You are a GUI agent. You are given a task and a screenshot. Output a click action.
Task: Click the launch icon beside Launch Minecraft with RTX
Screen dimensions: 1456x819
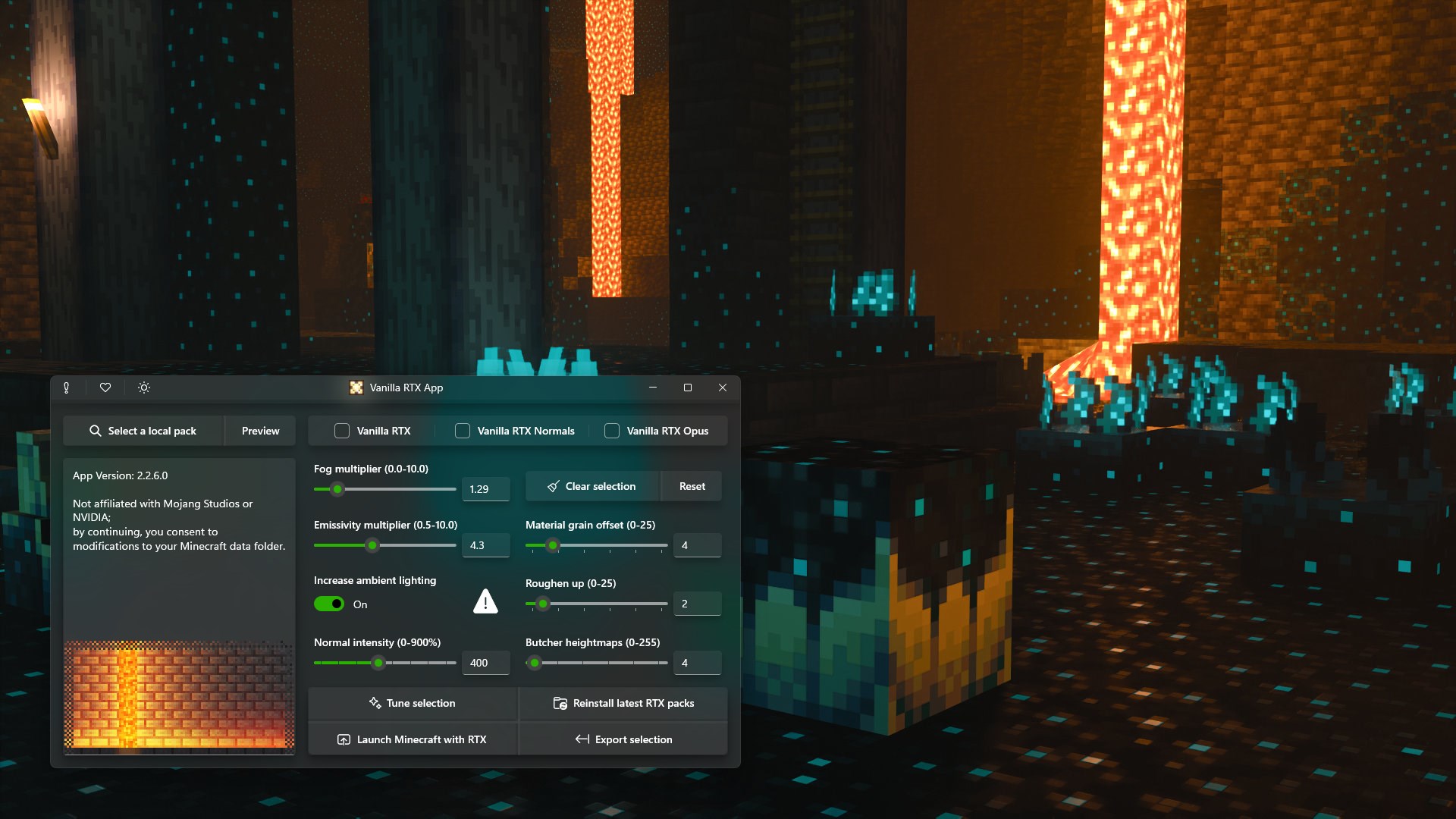tap(344, 739)
